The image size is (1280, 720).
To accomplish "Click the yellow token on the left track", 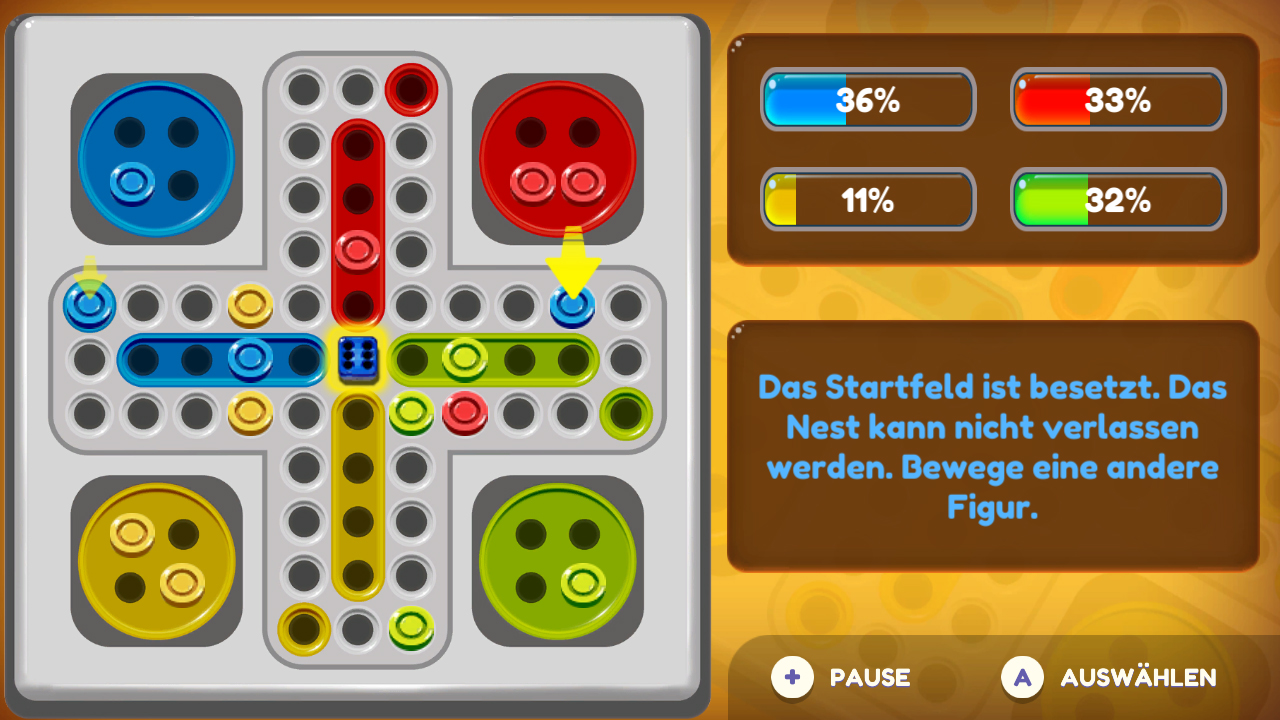I will 248,305.
